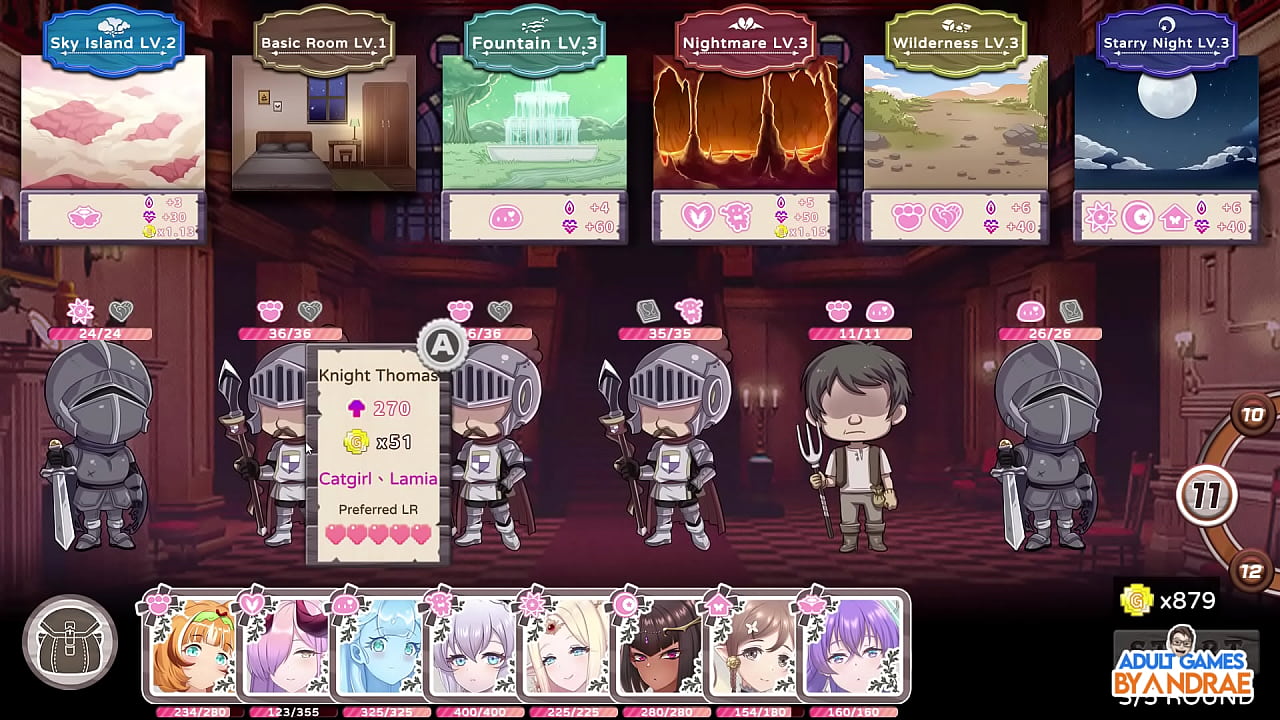Select the Wilderness LV.3 room

[955, 122]
